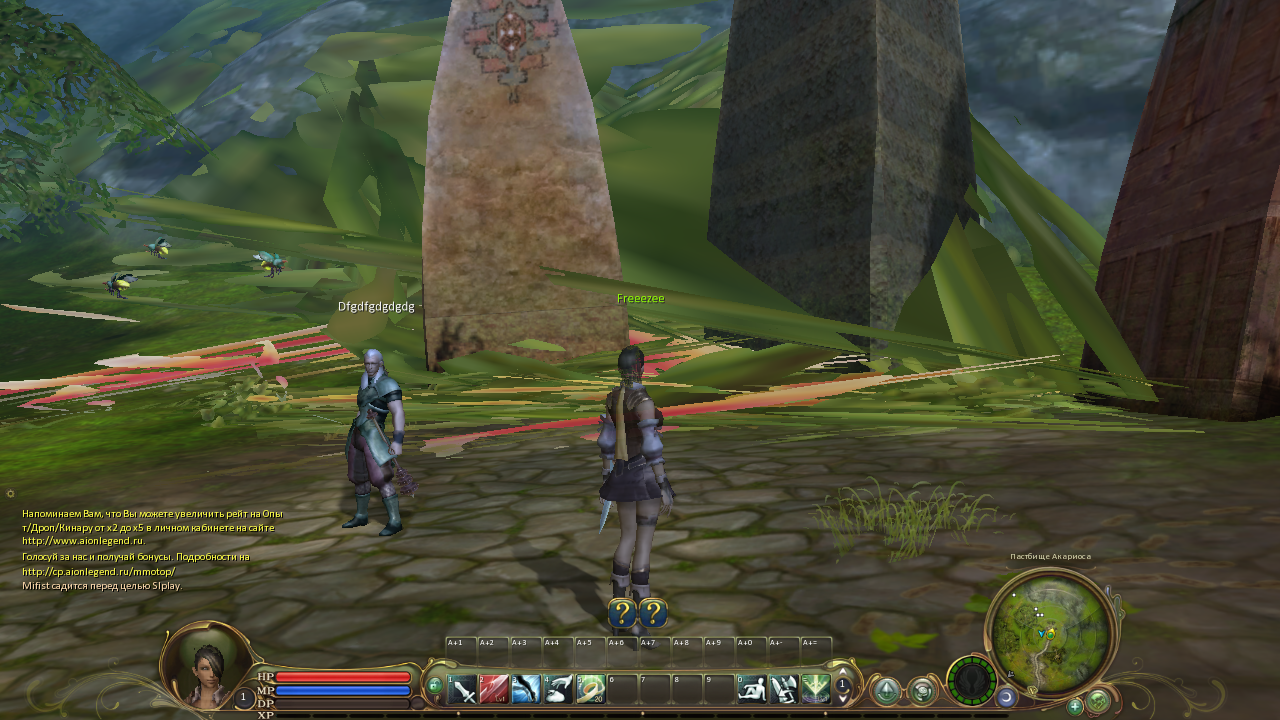The height and width of the screenshot is (720, 1280).
Task: Toggle the hotbar lock button
Action: click(434, 686)
